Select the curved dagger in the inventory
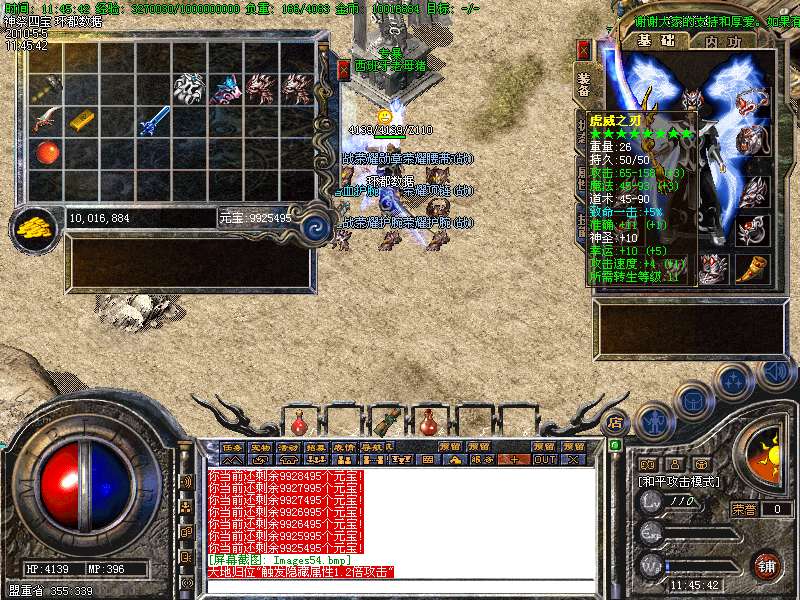This screenshot has height=600, width=800. pyautogui.click(x=46, y=122)
